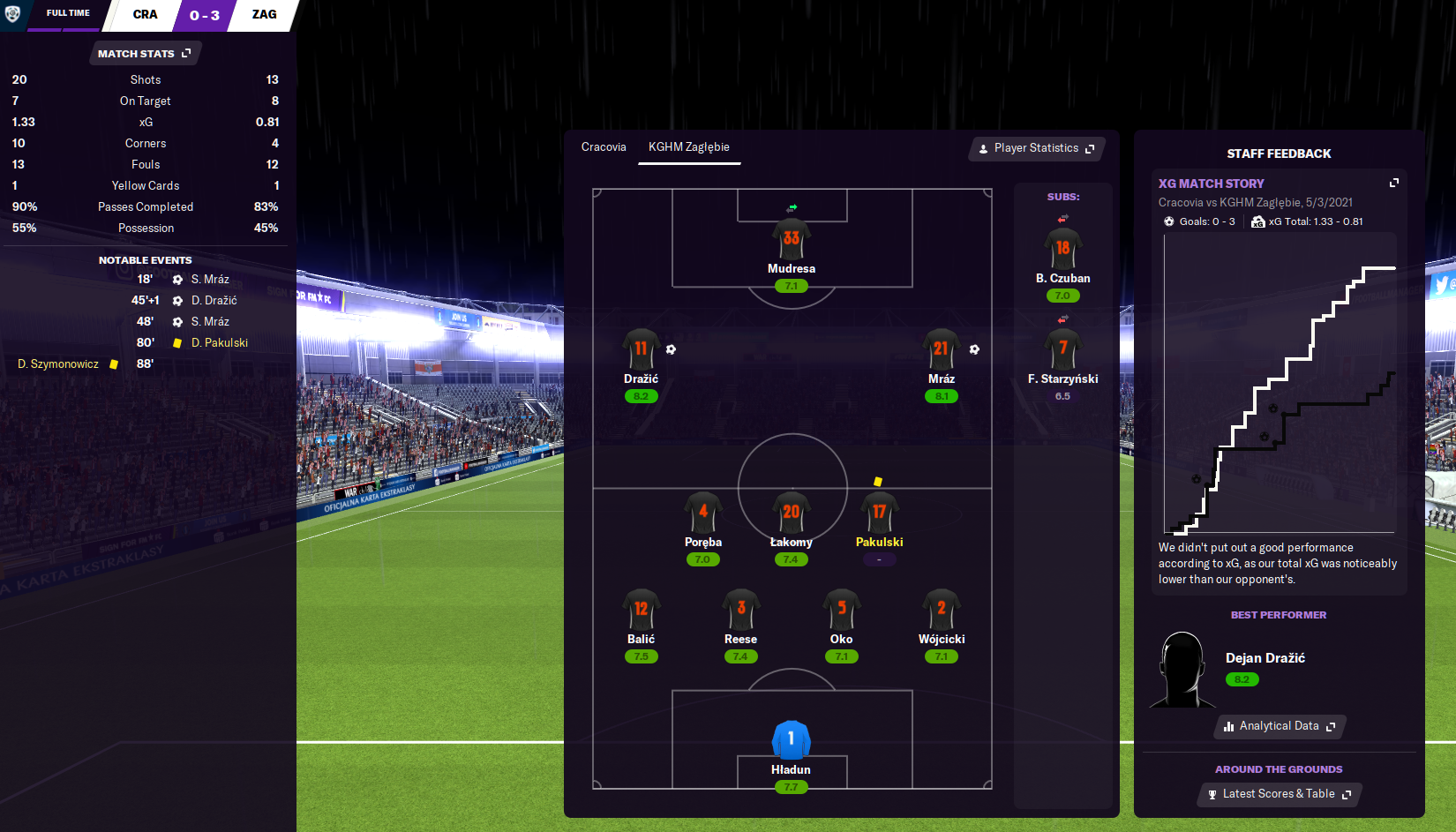This screenshot has width=1456, height=832.
Task: Open Analytical Data
Action: pyautogui.click(x=1280, y=726)
